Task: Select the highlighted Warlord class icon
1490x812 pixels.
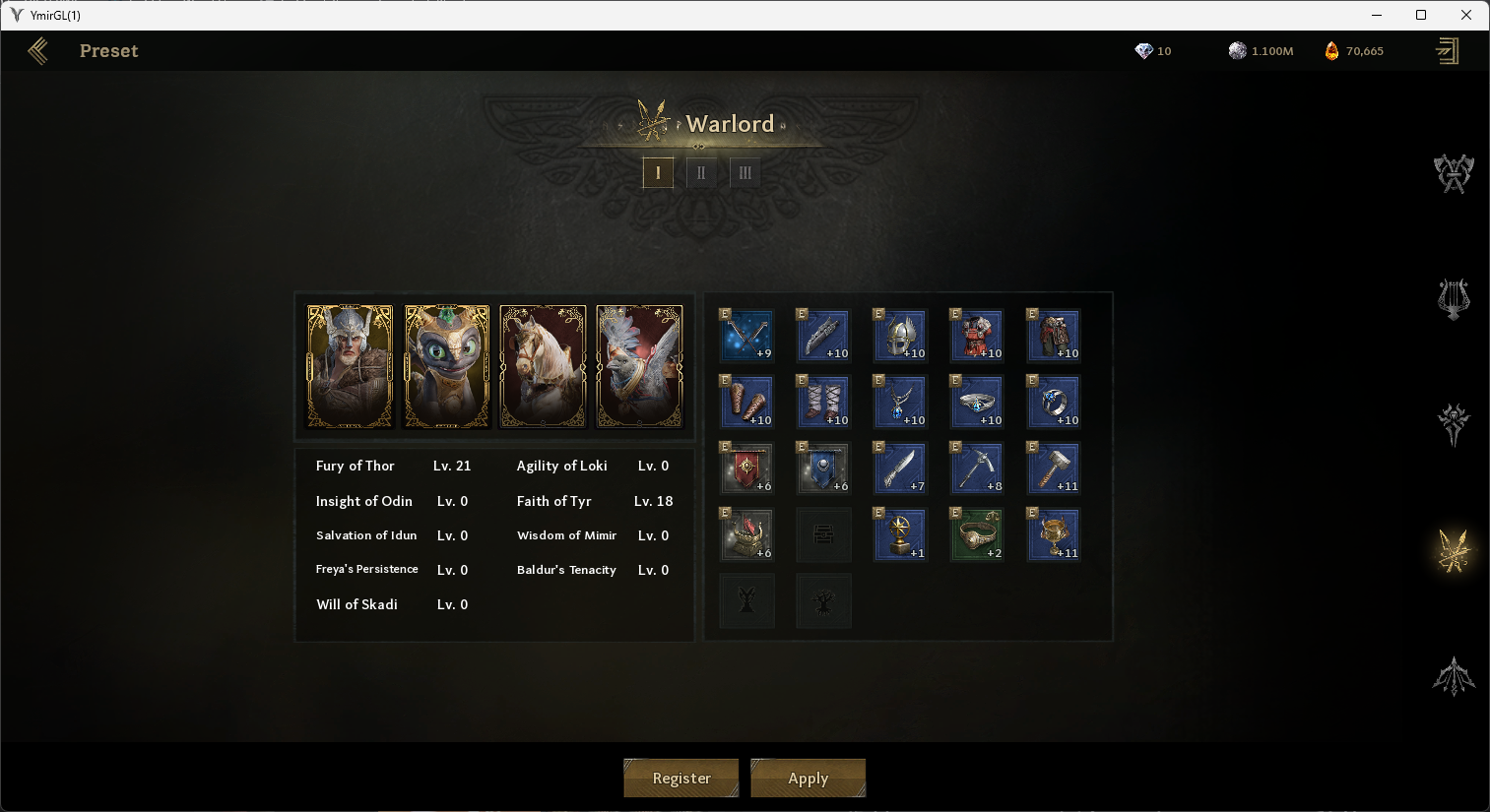Action: tap(1453, 551)
